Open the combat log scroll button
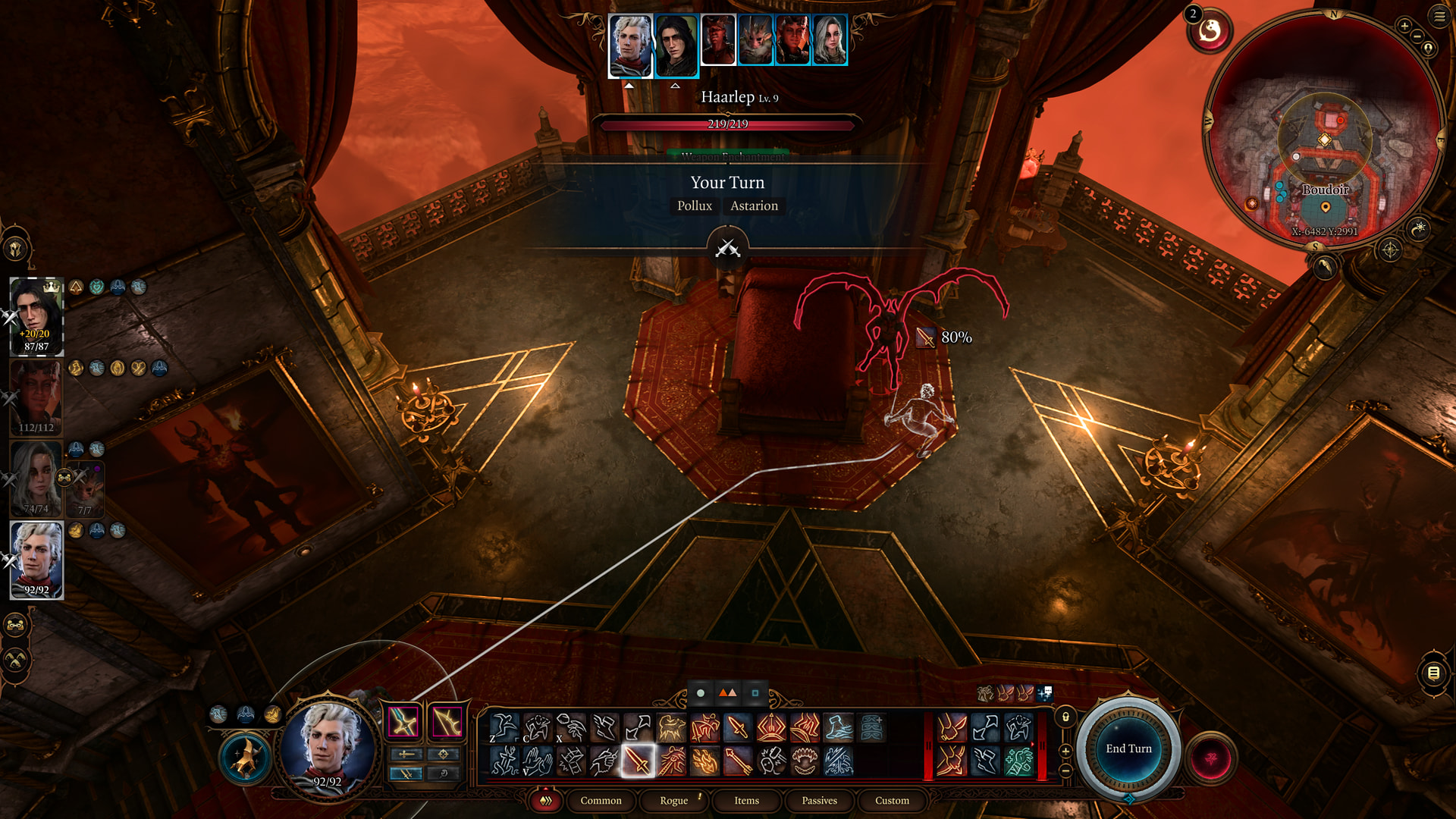Image resolution: width=1456 pixels, height=819 pixels. pyautogui.click(x=1433, y=673)
